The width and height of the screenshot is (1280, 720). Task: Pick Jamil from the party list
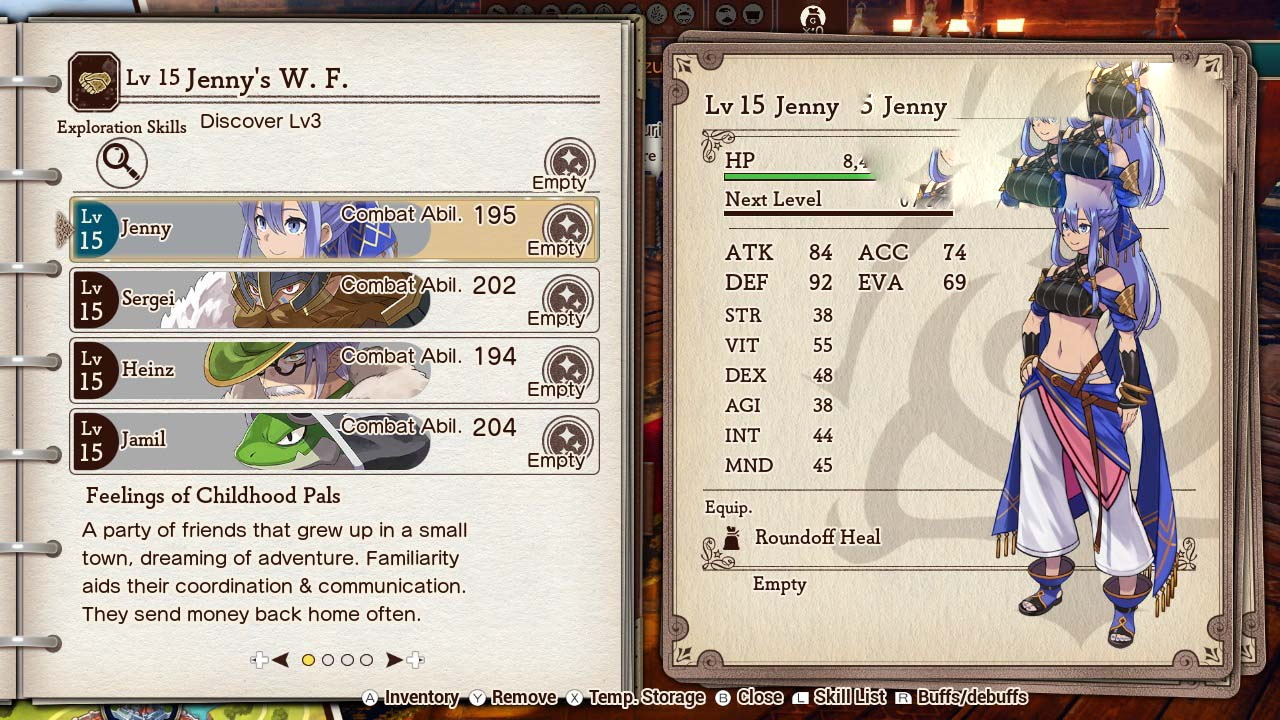334,440
